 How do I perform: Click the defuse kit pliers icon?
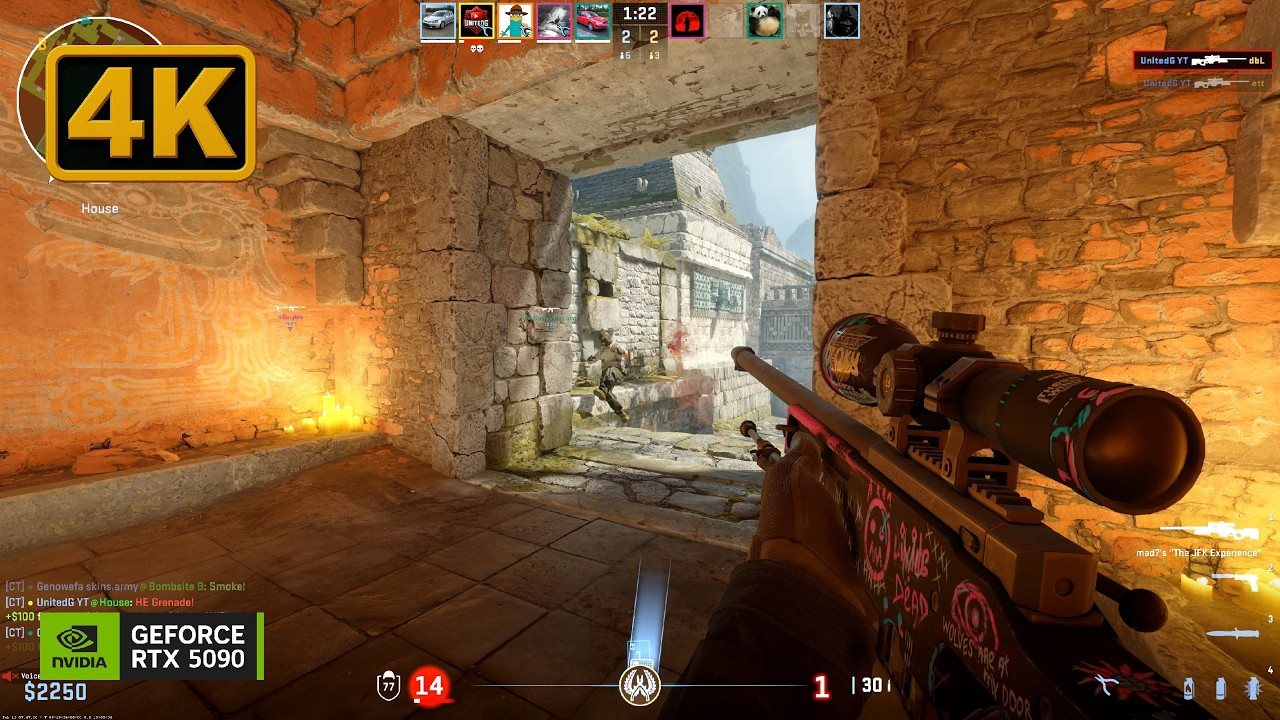click(x=1105, y=685)
